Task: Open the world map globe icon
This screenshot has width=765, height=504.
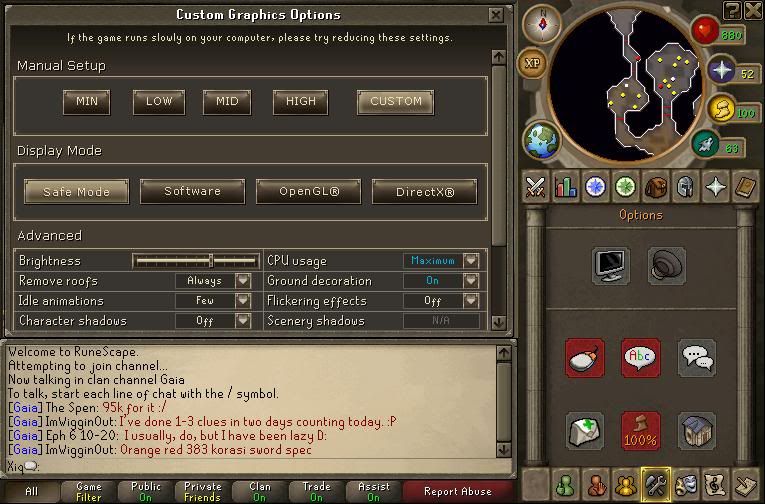Action: coord(541,140)
